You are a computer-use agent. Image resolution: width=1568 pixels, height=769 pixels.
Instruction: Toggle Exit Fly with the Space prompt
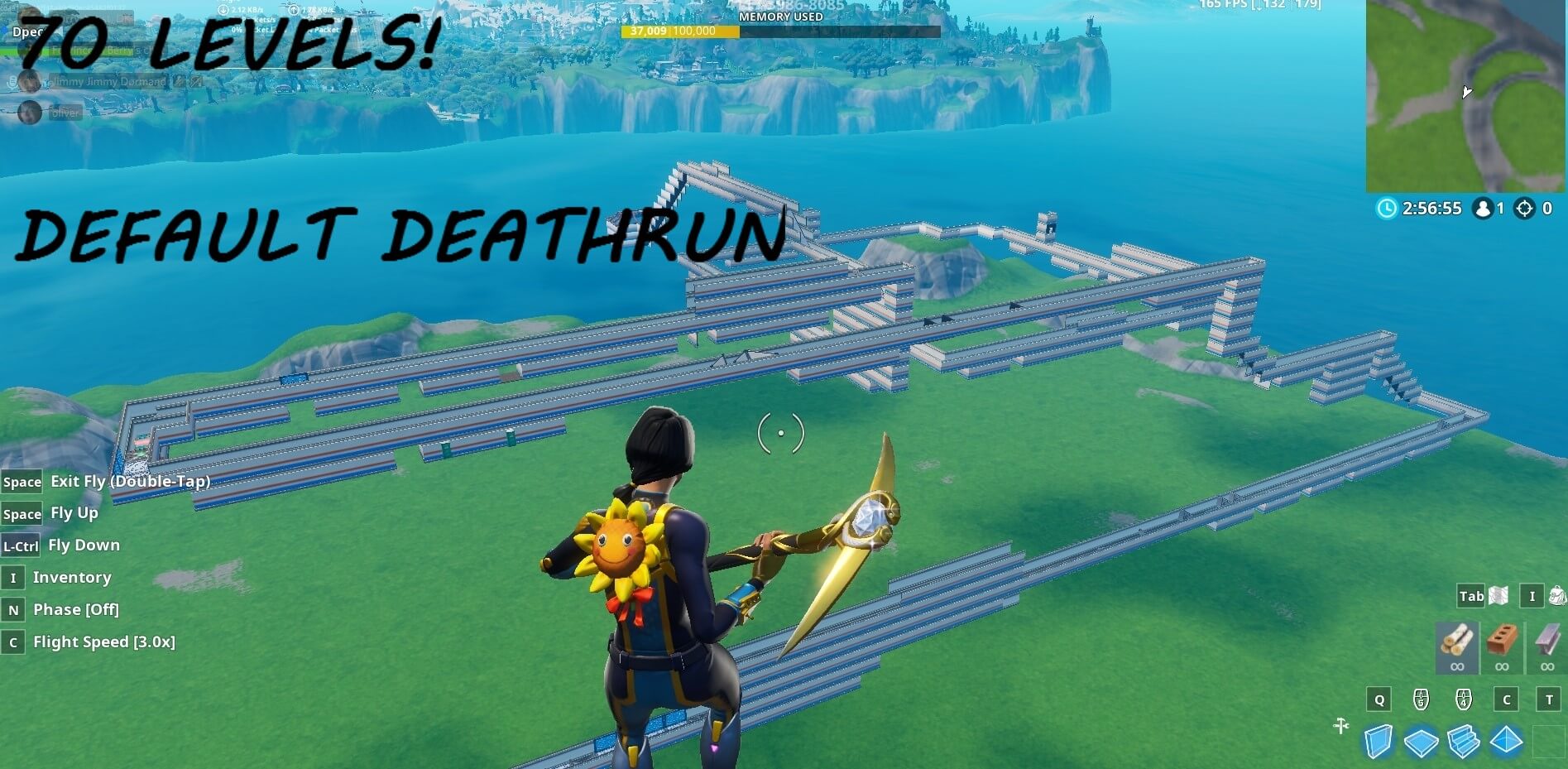click(x=22, y=481)
